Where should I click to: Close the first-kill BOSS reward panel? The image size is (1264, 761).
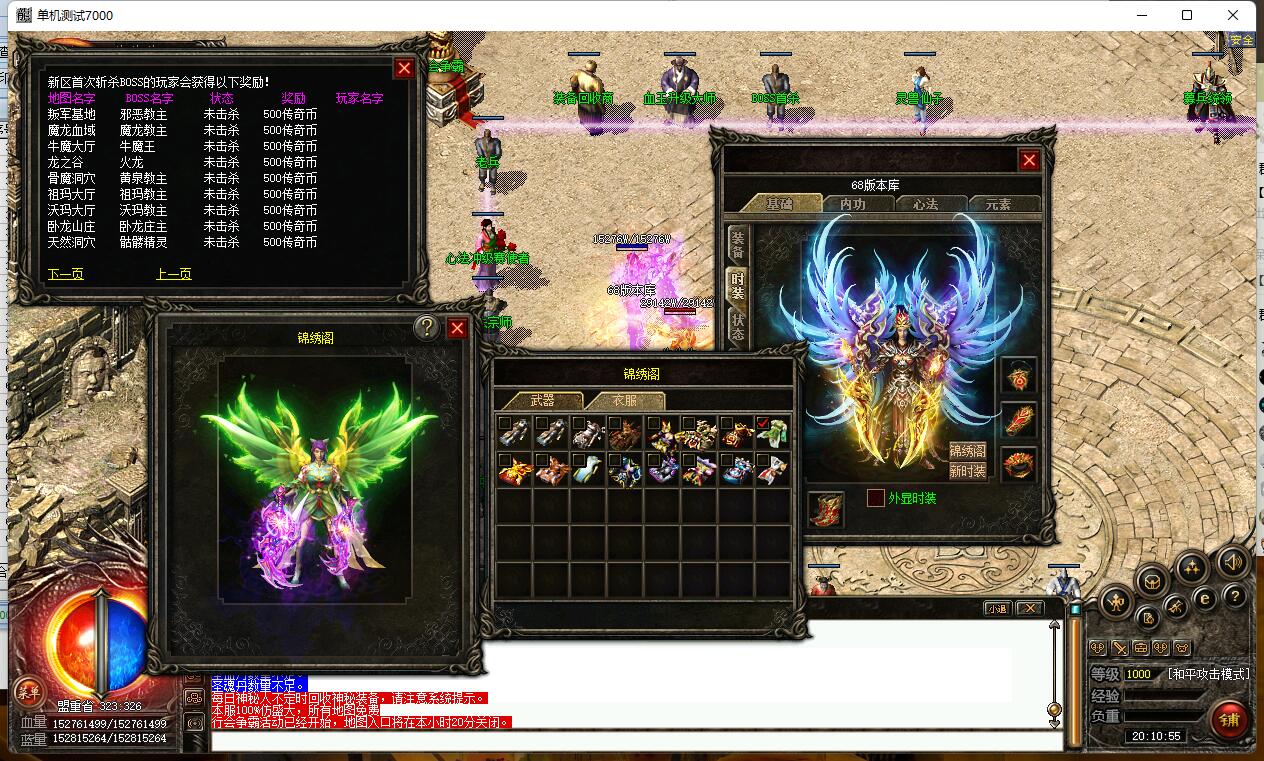pyautogui.click(x=404, y=68)
